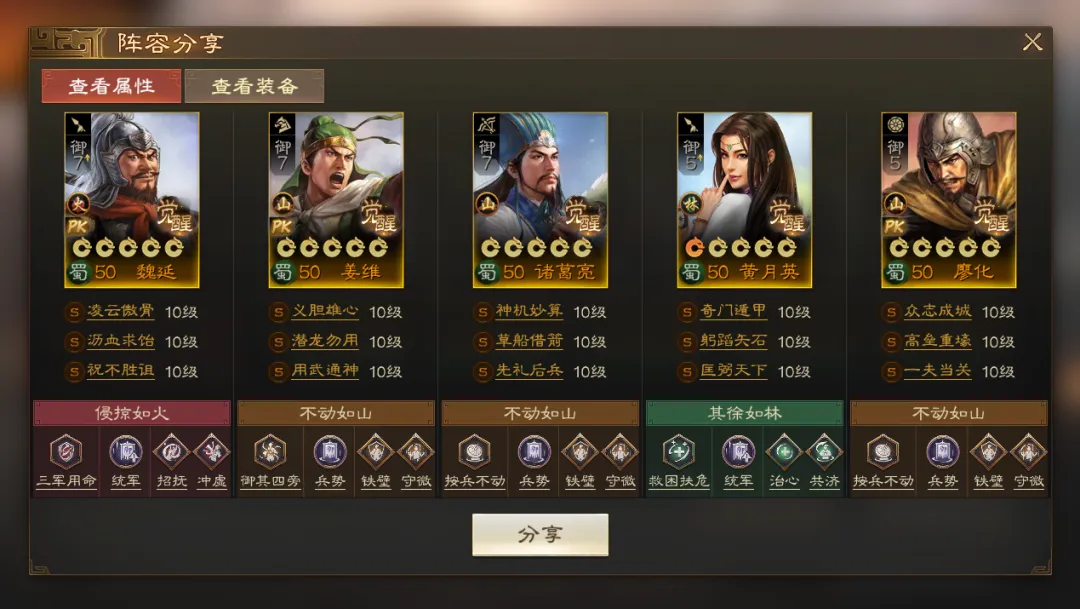Switch to the 查看属性 tab
This screenshot has width=1080, height=609.
[111, 86]
